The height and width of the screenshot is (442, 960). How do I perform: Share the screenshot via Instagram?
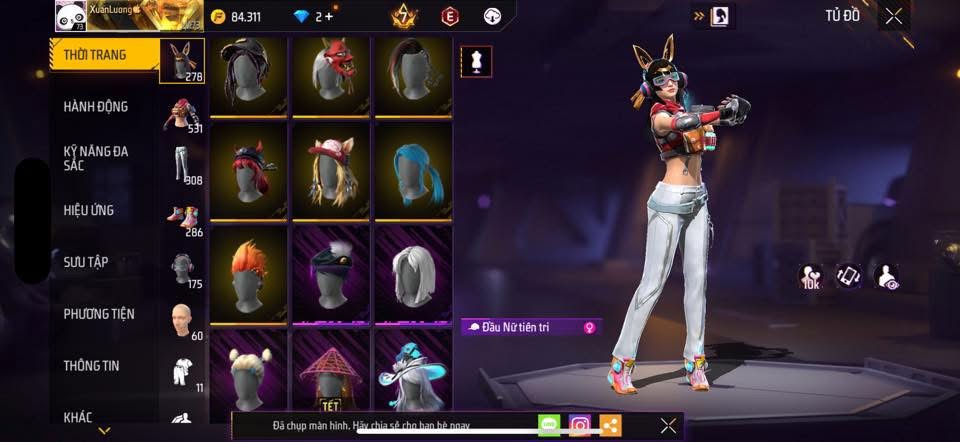[x=579, y=425]
